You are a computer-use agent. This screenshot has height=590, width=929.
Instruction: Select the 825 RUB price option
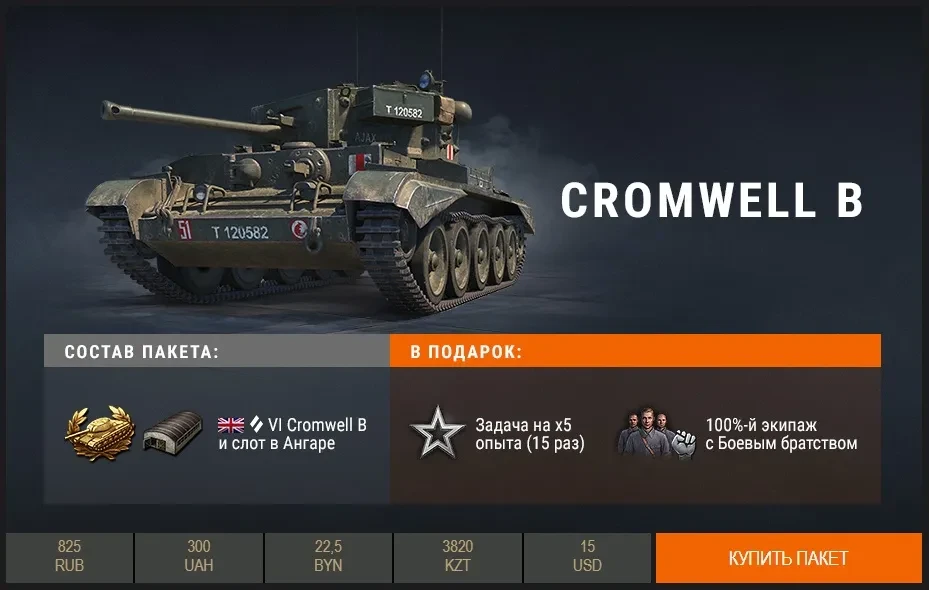pos(69,557)
